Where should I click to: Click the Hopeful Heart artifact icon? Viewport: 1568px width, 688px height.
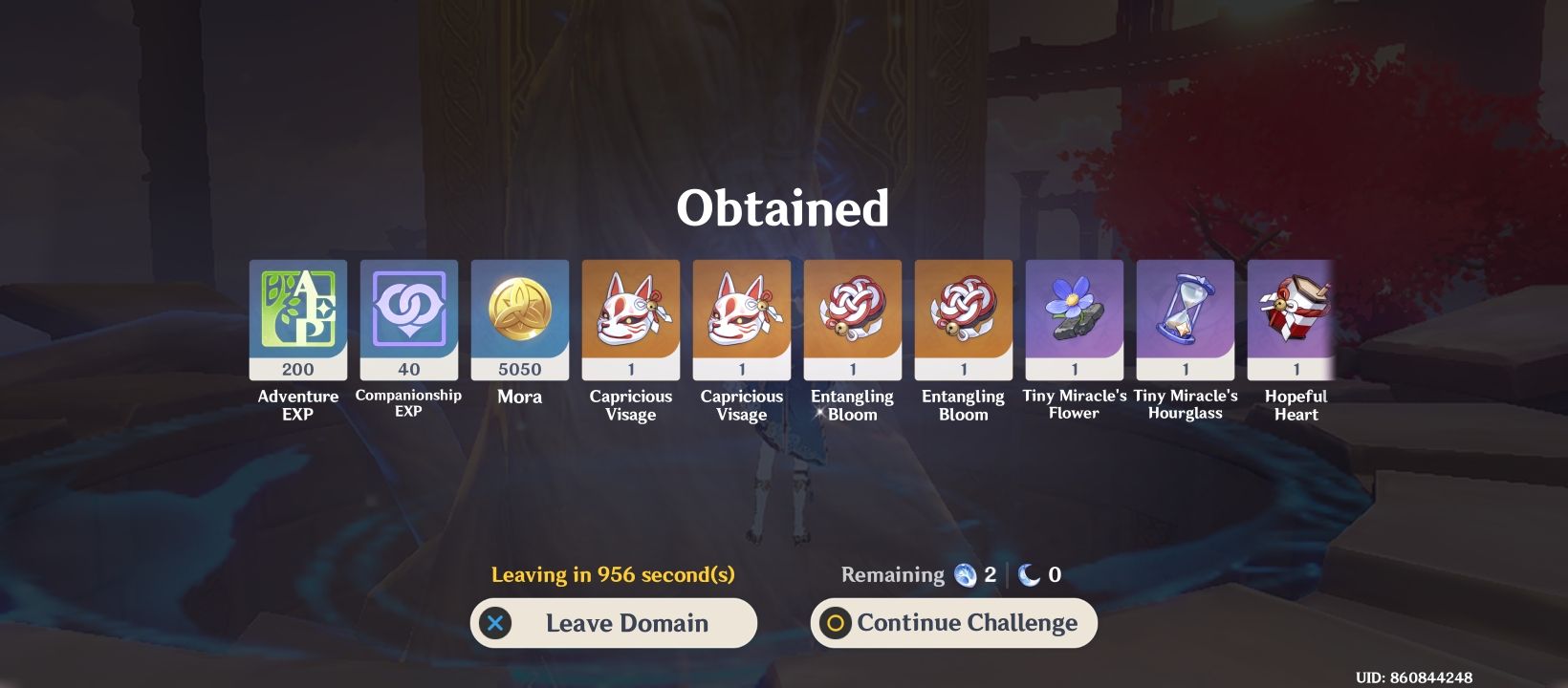(1296, 315)
